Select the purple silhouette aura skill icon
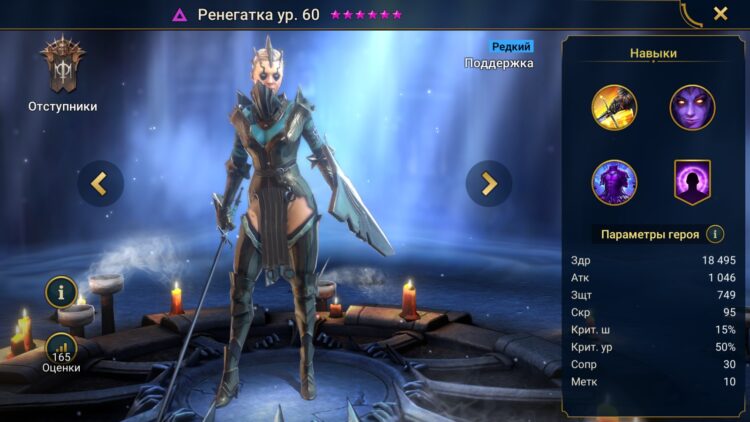 pyautogui.click(x=692, y=182)
